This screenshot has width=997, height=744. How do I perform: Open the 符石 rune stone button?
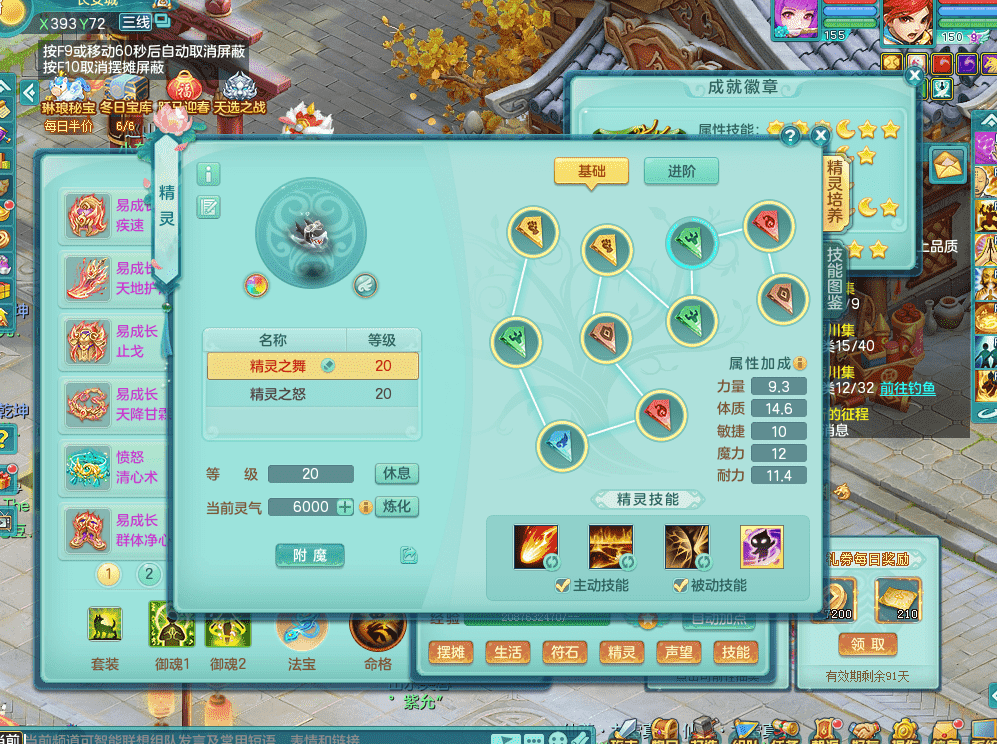coord(564,653)
